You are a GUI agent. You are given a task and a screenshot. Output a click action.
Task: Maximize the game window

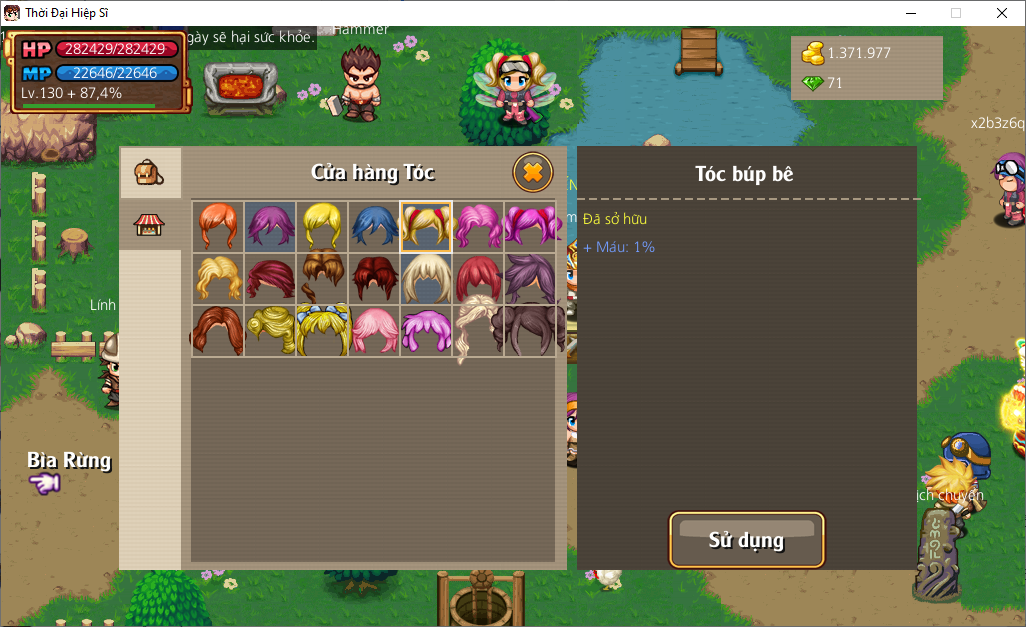pyautogui.click(x=955, y=13)
